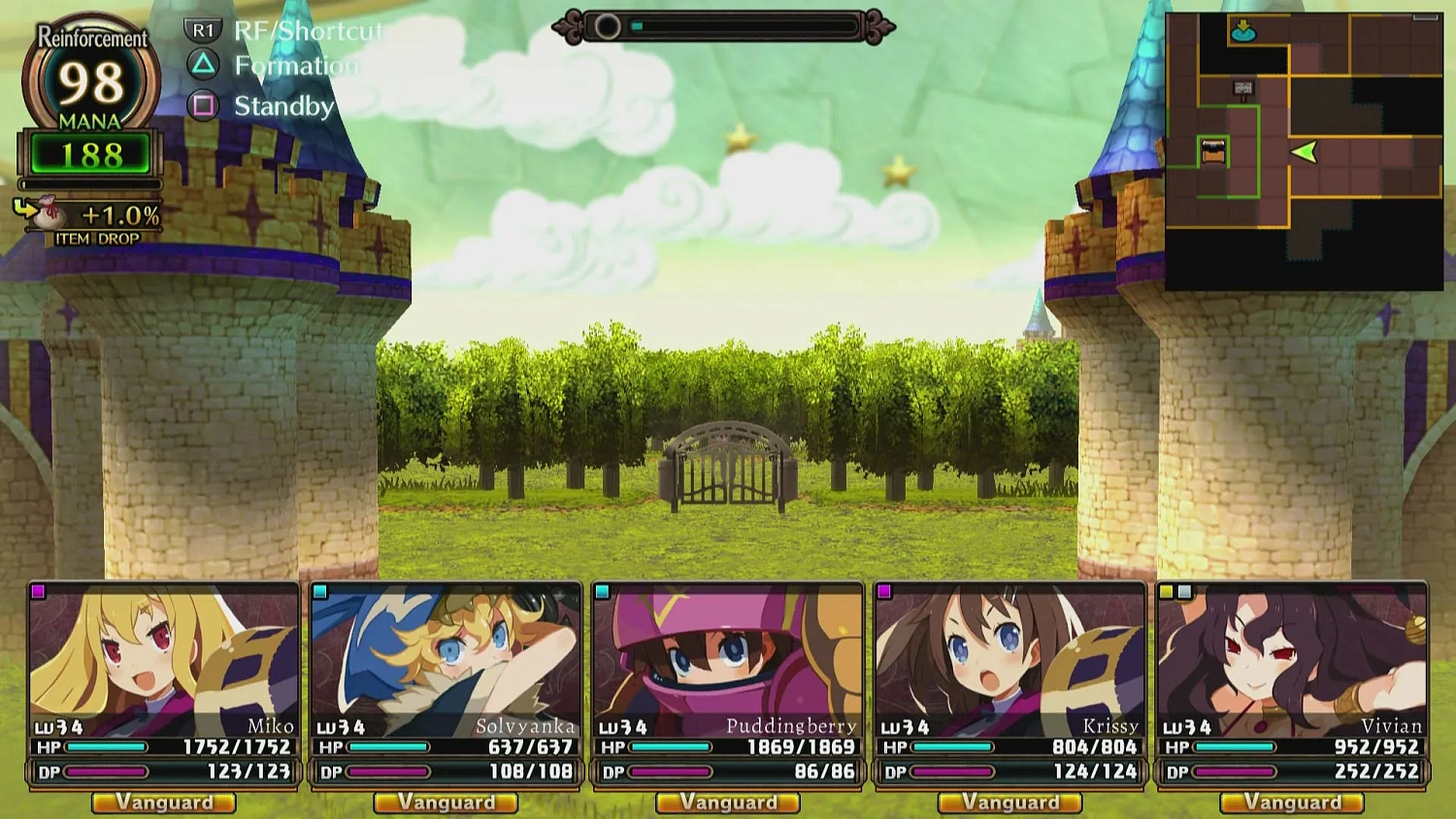Click the green player arrow on the minimap

tap(1306, 151)
